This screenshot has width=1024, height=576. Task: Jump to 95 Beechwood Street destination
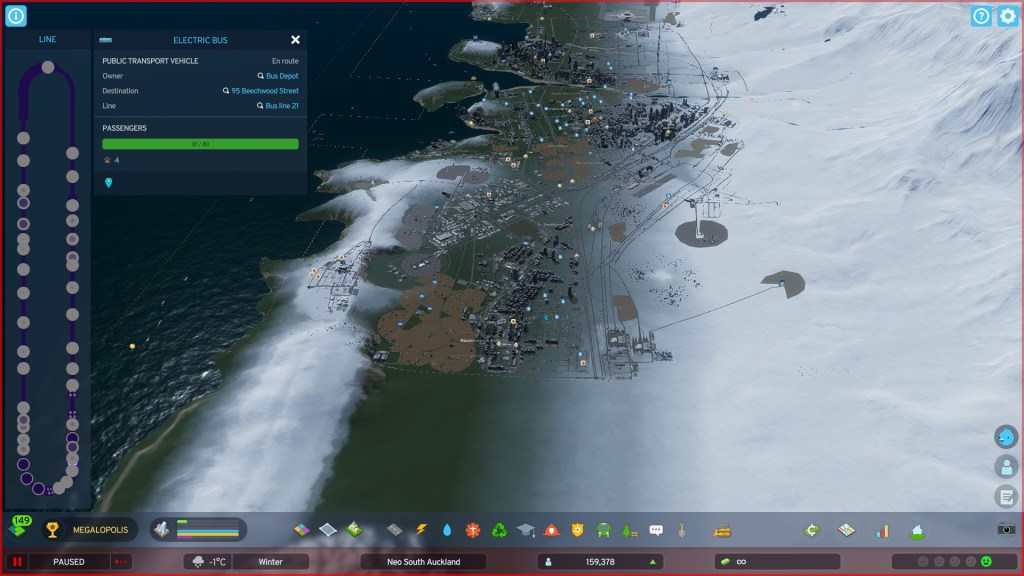pos(264,91)
